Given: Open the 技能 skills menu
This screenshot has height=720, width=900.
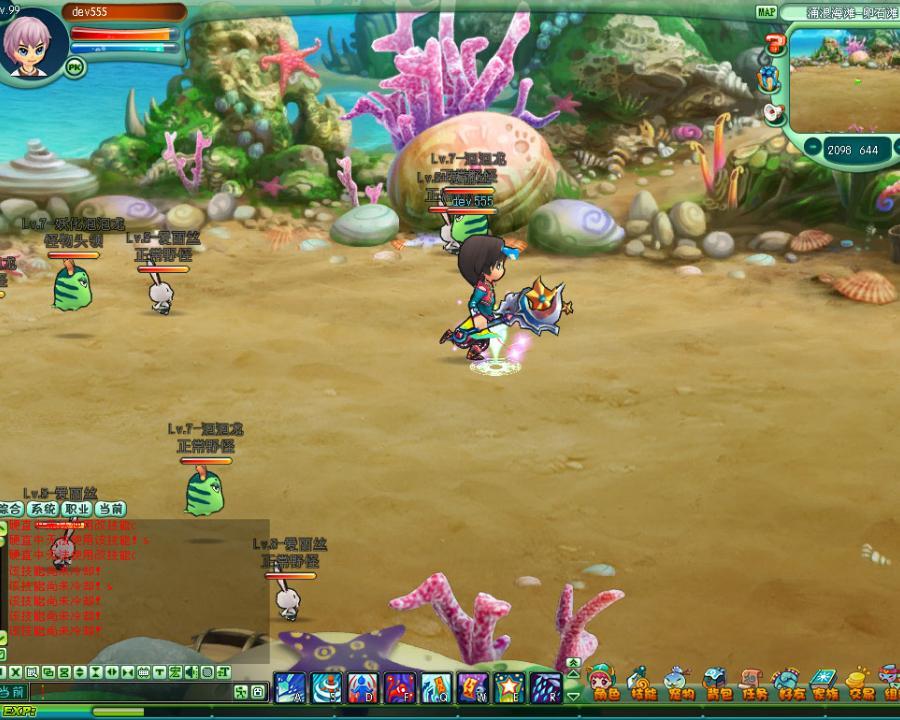Looking at the screenshot, I should [643, 685].
